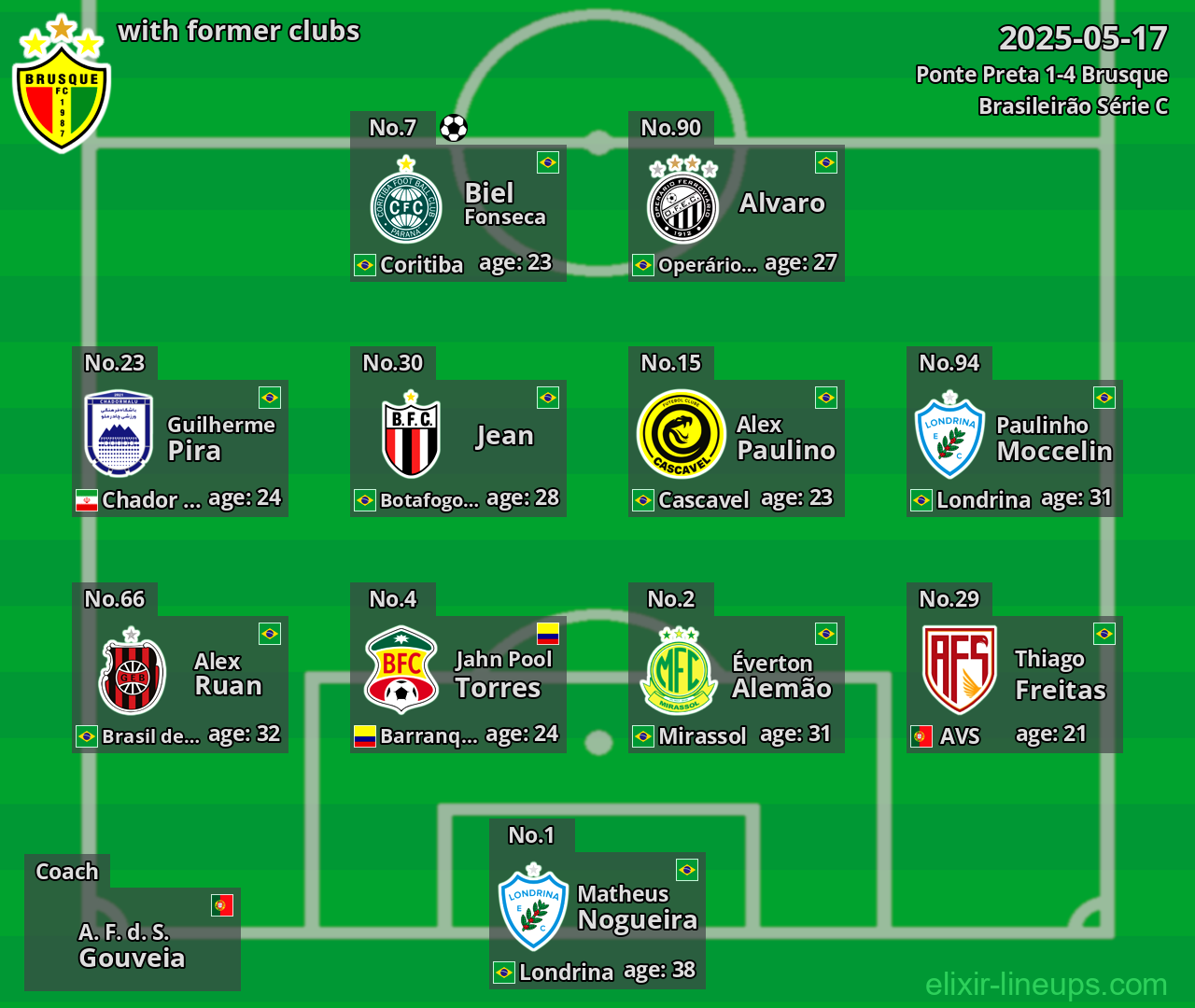Open Guilherme Pira's player card
The image size is (1195, 1008).
180,448
